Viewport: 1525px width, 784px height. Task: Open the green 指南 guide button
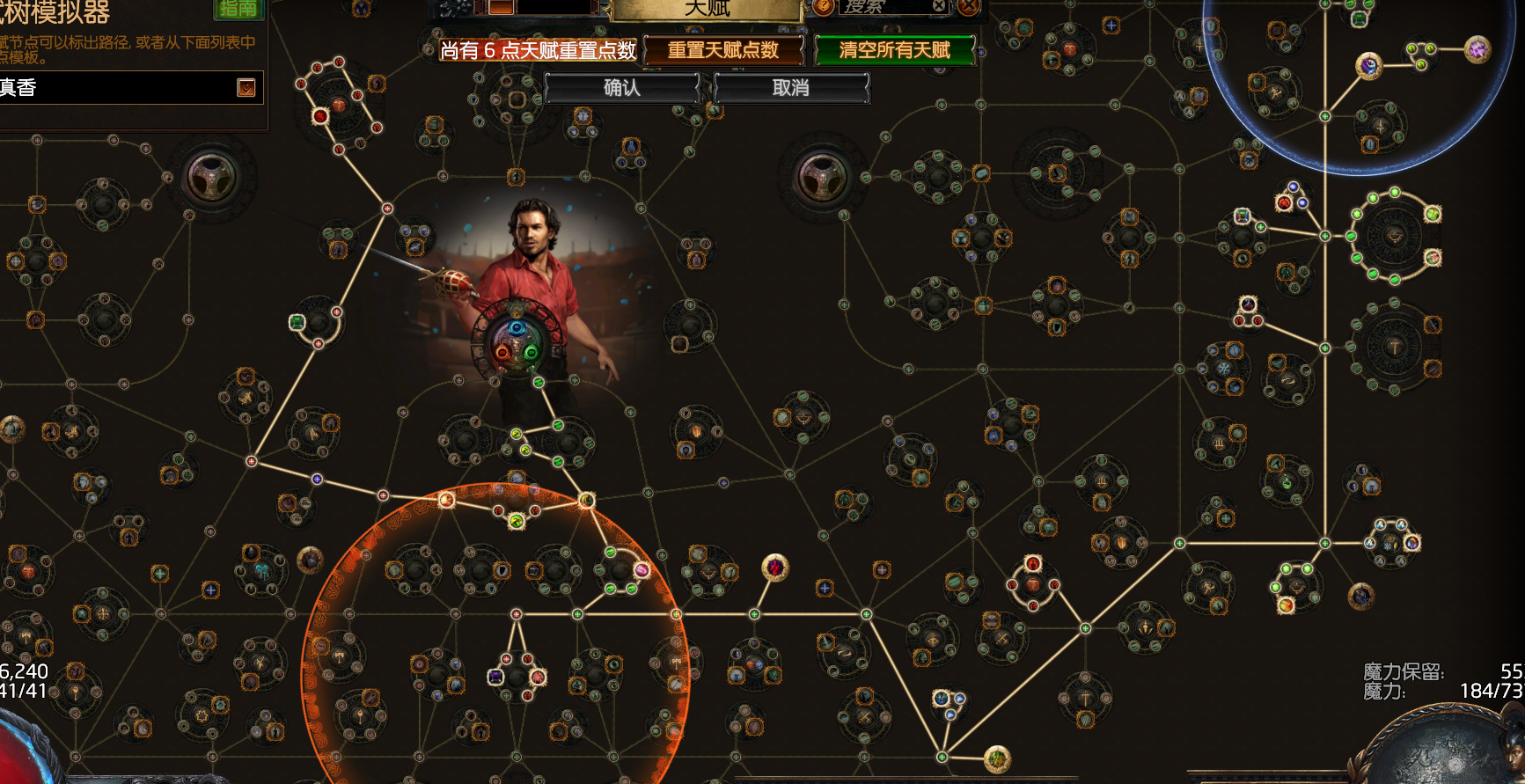[238, 8]
